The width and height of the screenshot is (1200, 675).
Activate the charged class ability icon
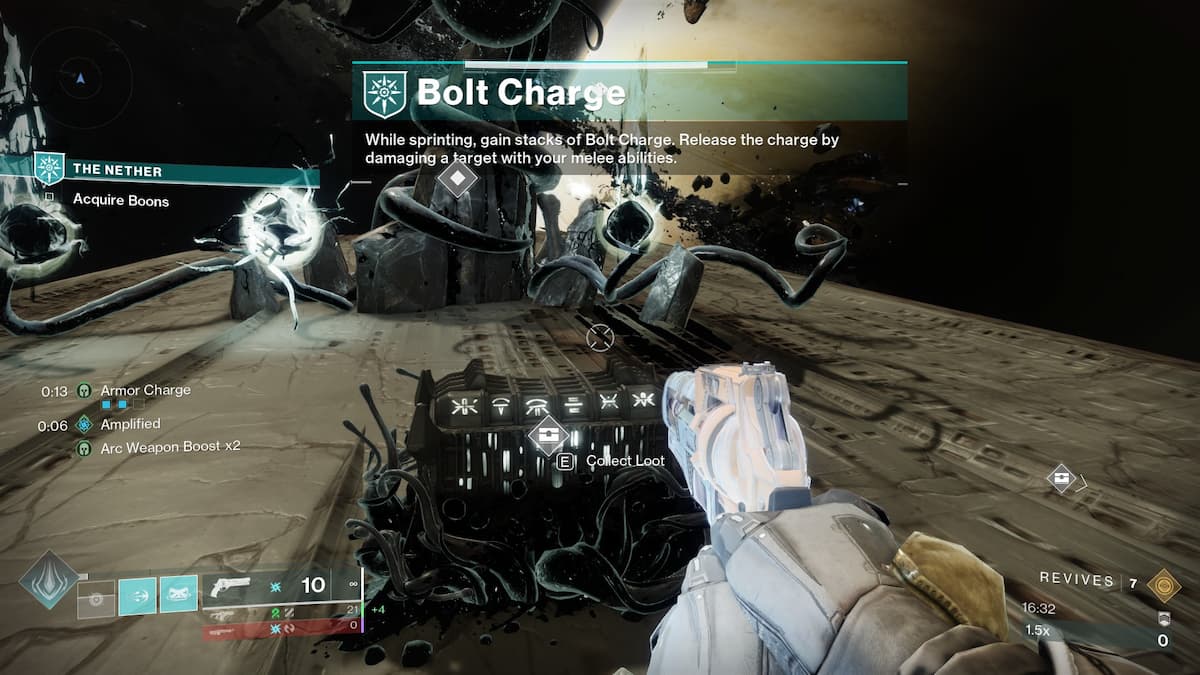[x=179, y=598]
